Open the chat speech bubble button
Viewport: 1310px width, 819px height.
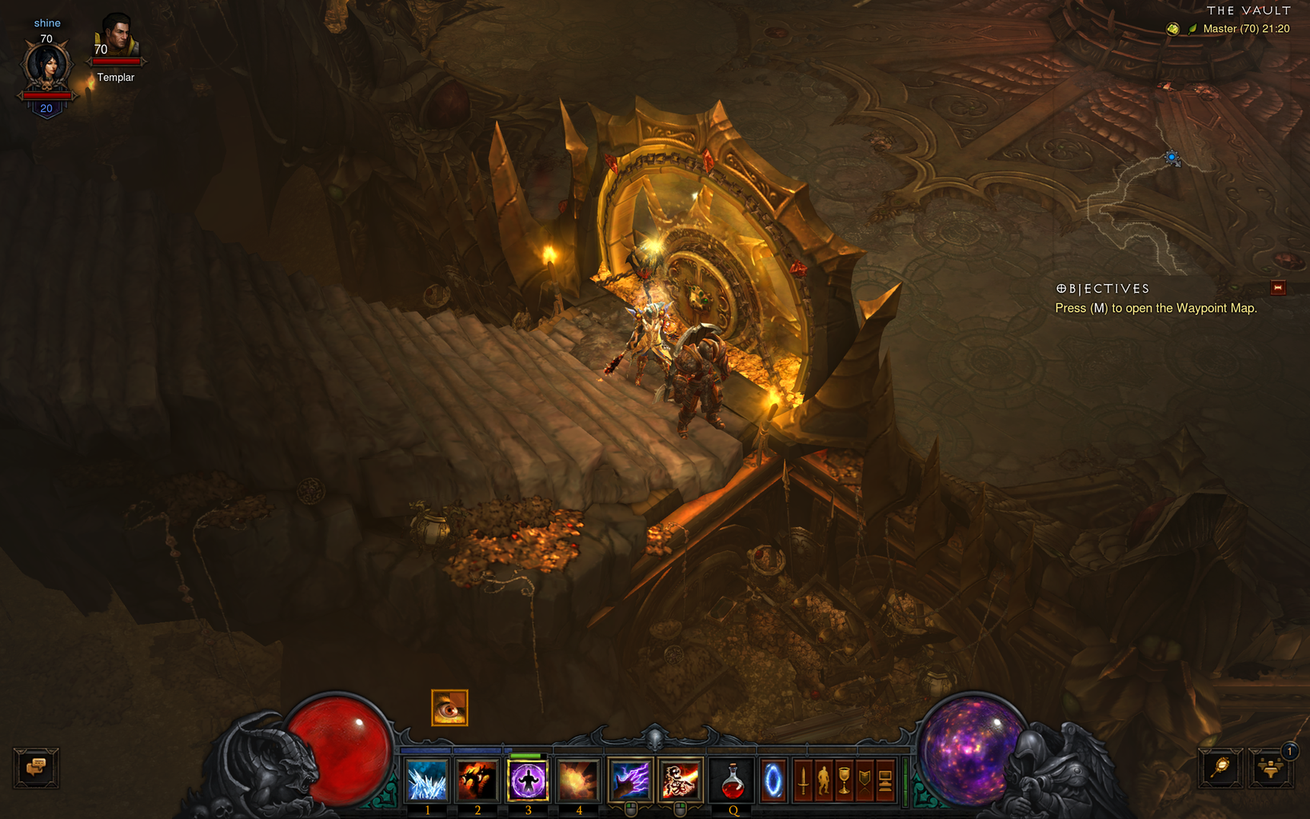[x=36, y=768]
